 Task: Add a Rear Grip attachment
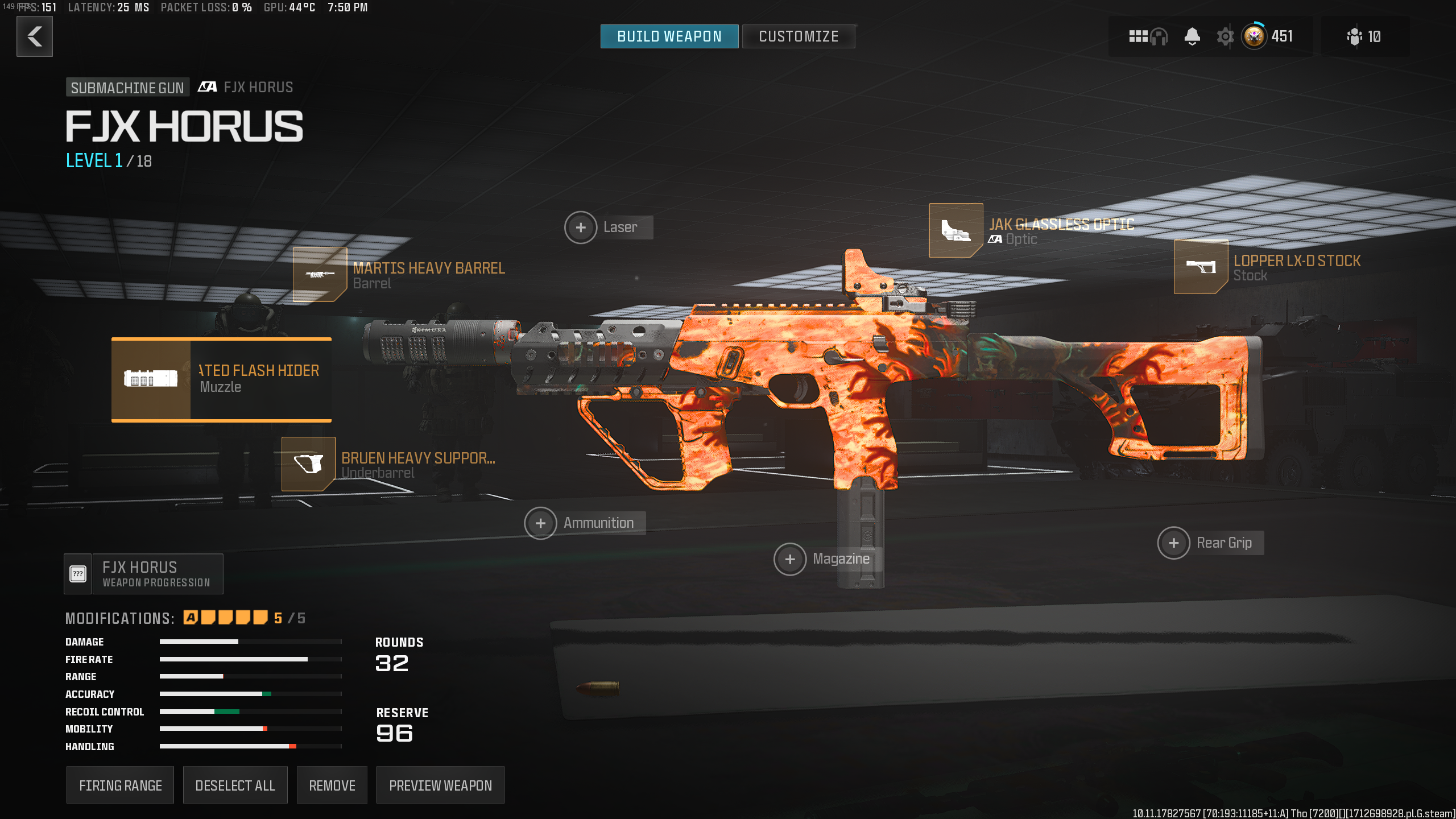pyautogui.click(x=1173, y=543)
